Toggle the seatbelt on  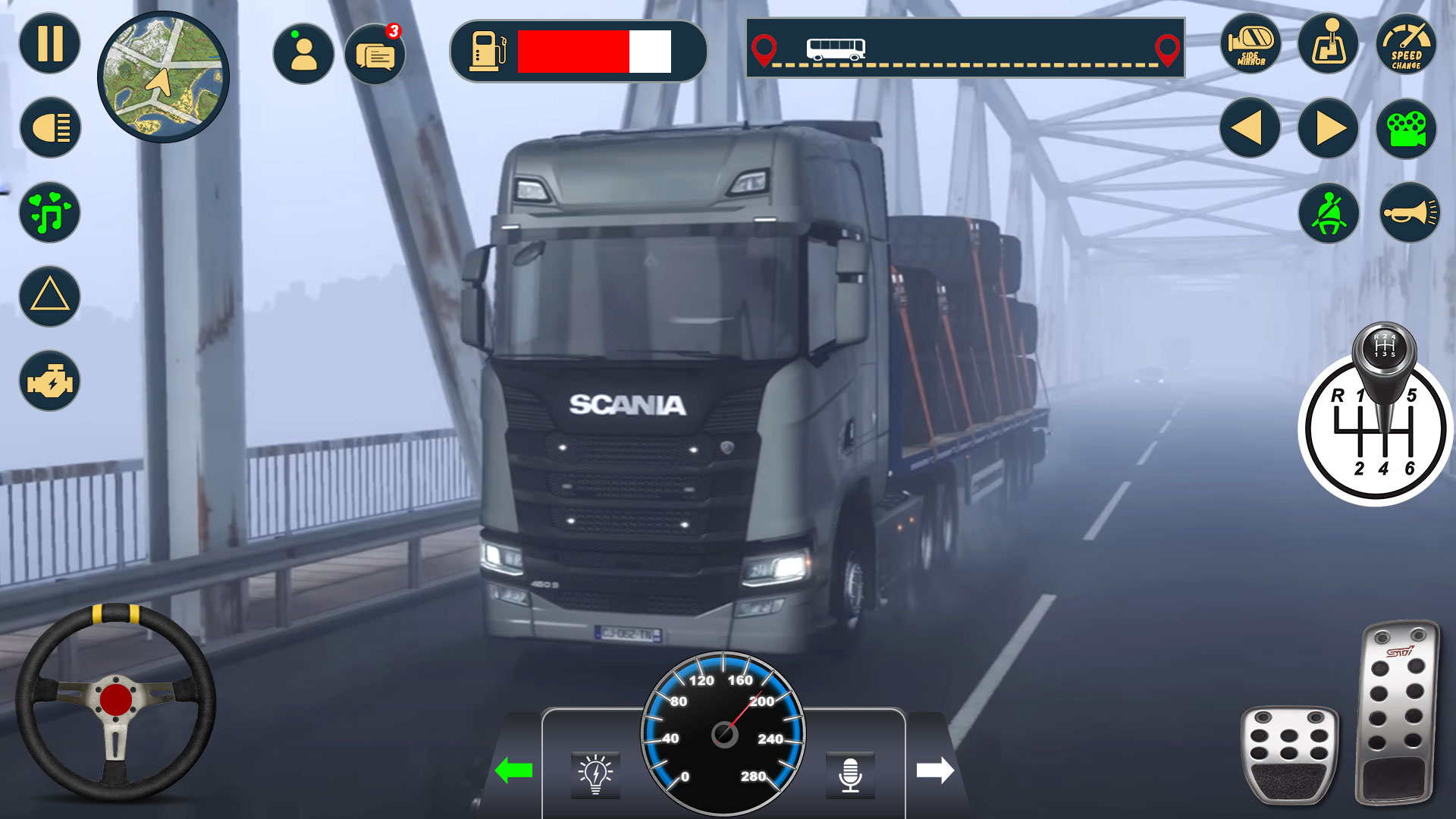1328,214
